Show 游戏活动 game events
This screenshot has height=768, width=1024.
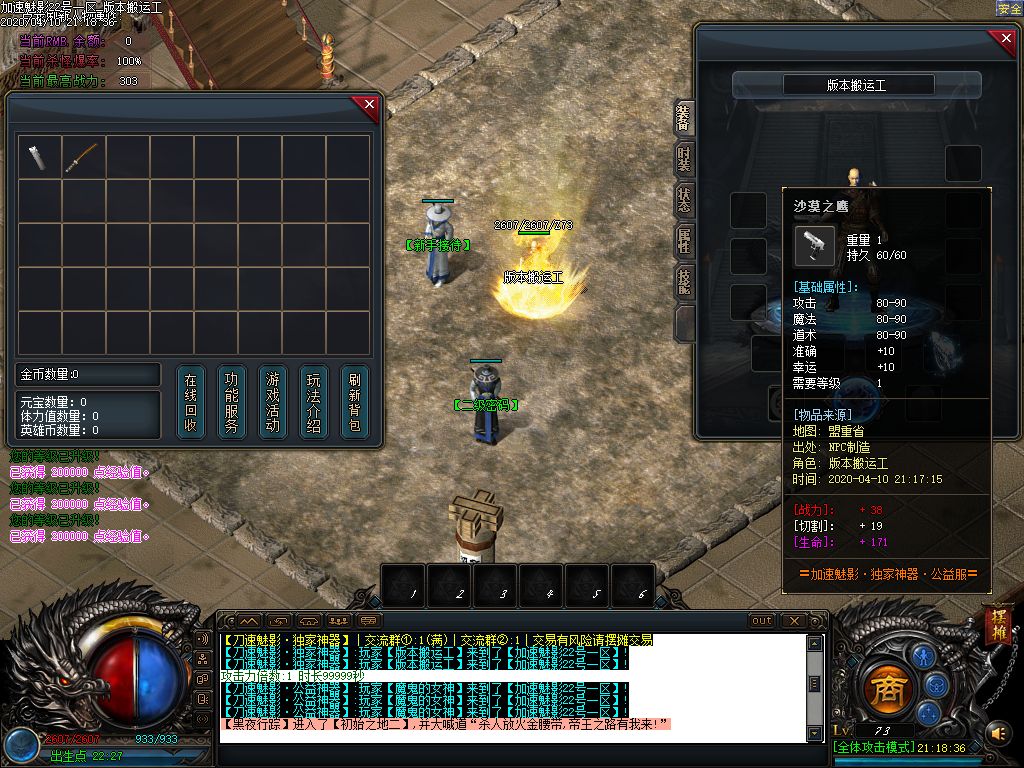tap(273, 403)
